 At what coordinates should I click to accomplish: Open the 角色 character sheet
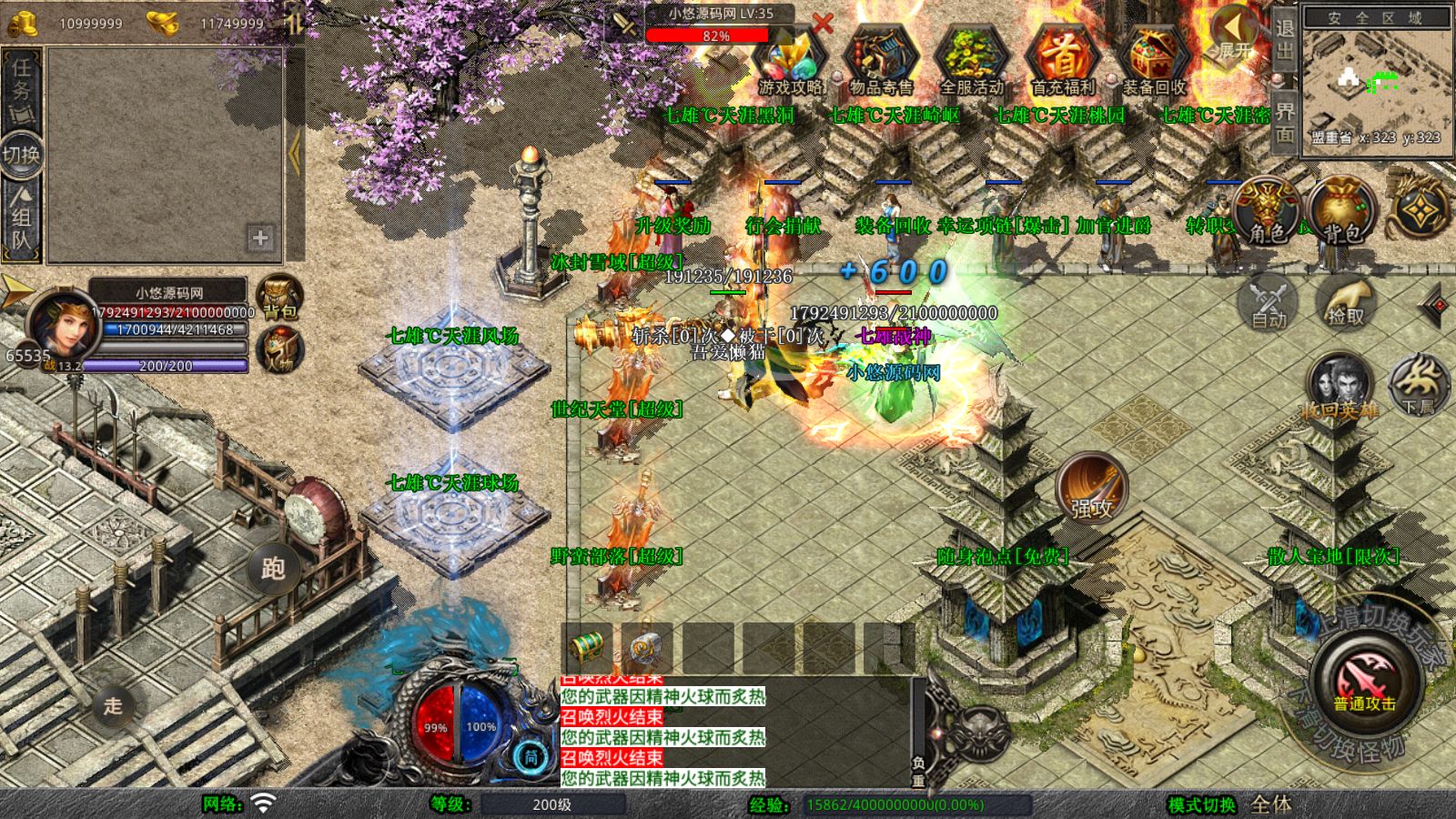(x=1267, y=211)
